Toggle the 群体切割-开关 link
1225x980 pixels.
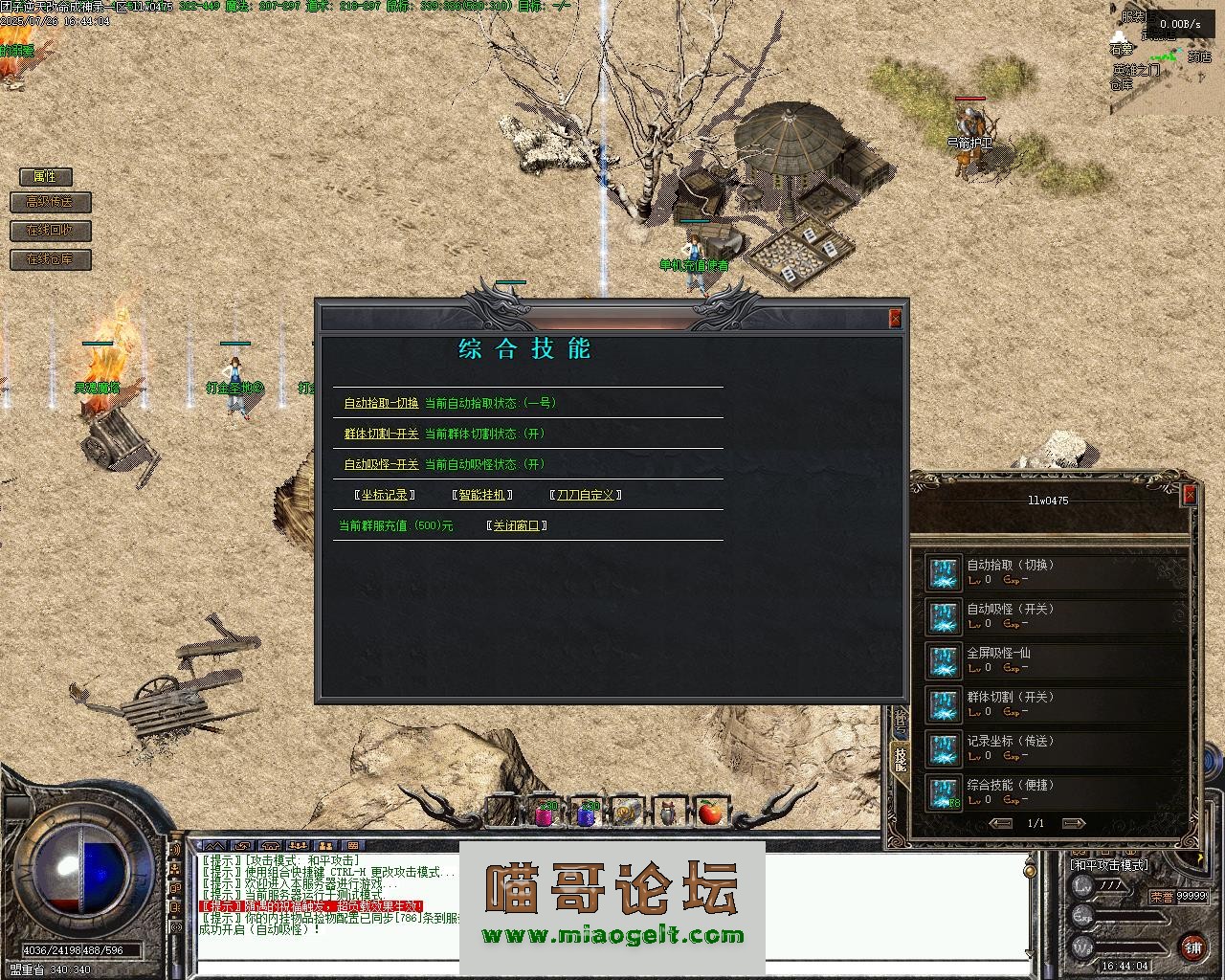[381, 434]
